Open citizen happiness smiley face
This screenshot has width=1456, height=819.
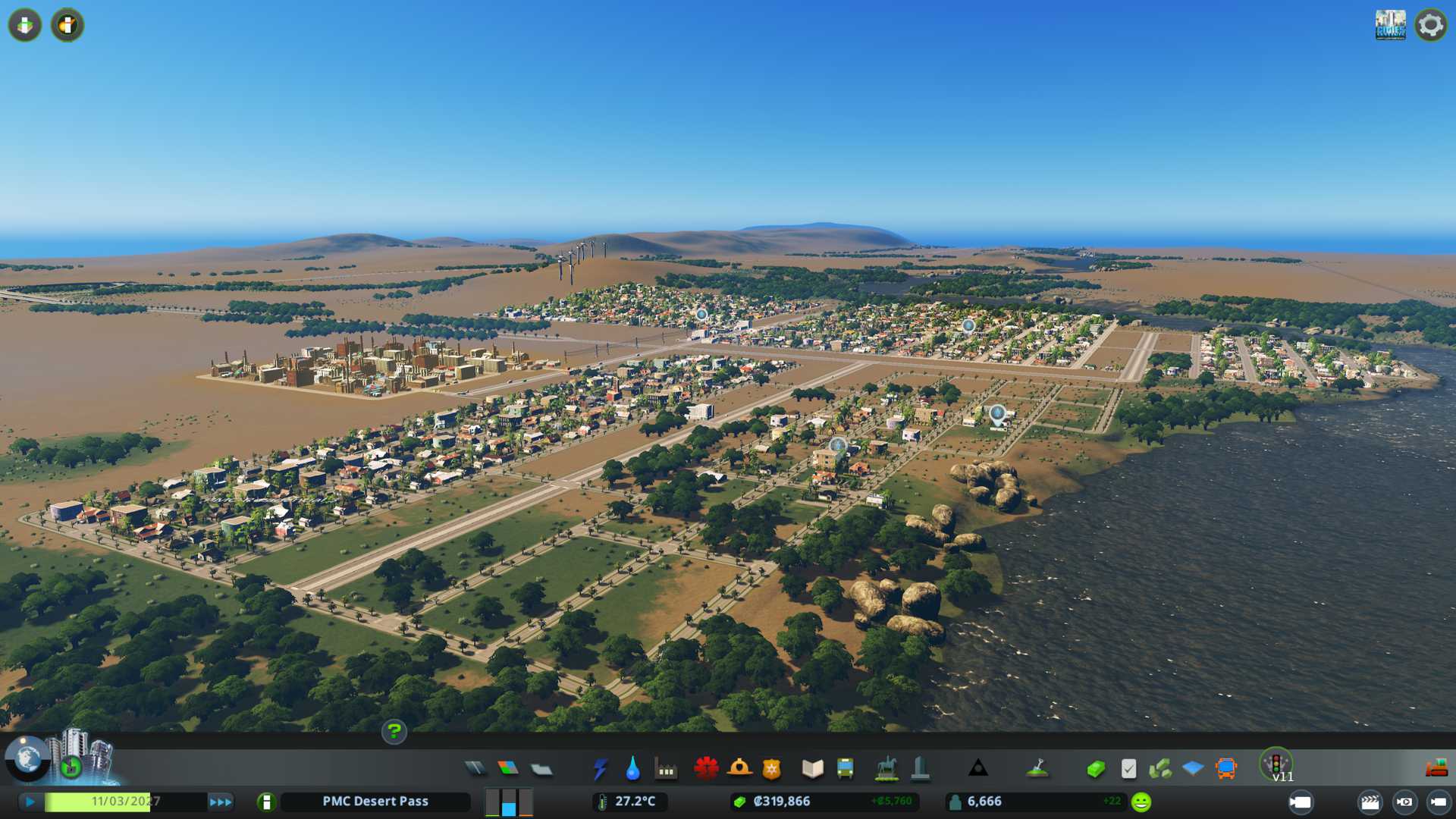1141,802
